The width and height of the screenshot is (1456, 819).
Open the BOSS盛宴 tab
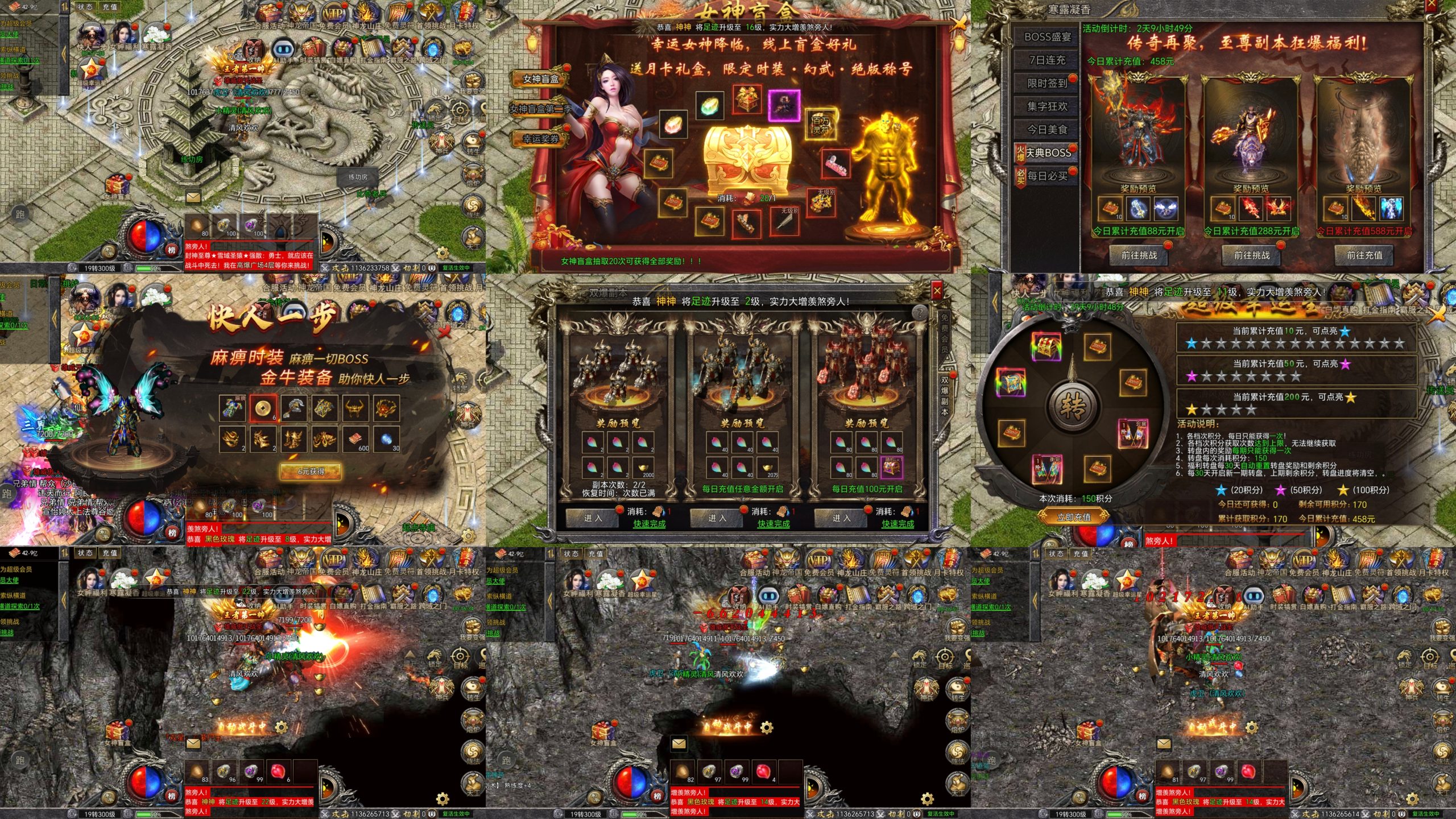(1047, 37)
